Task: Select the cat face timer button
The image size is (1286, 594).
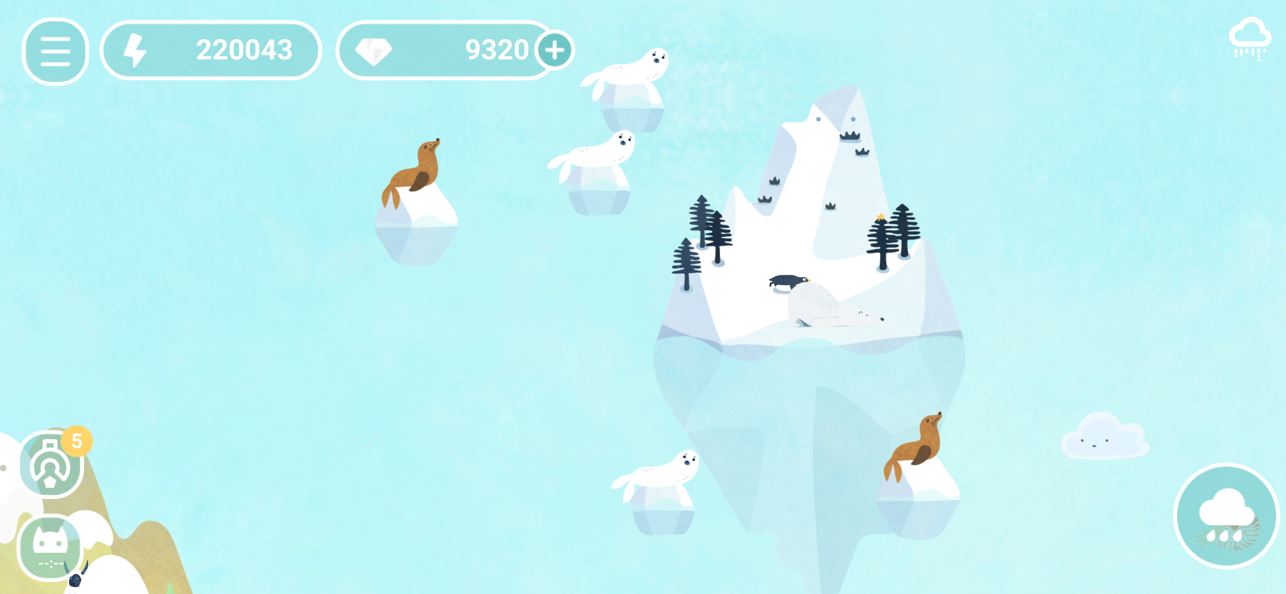Action: tap(50, 547)
